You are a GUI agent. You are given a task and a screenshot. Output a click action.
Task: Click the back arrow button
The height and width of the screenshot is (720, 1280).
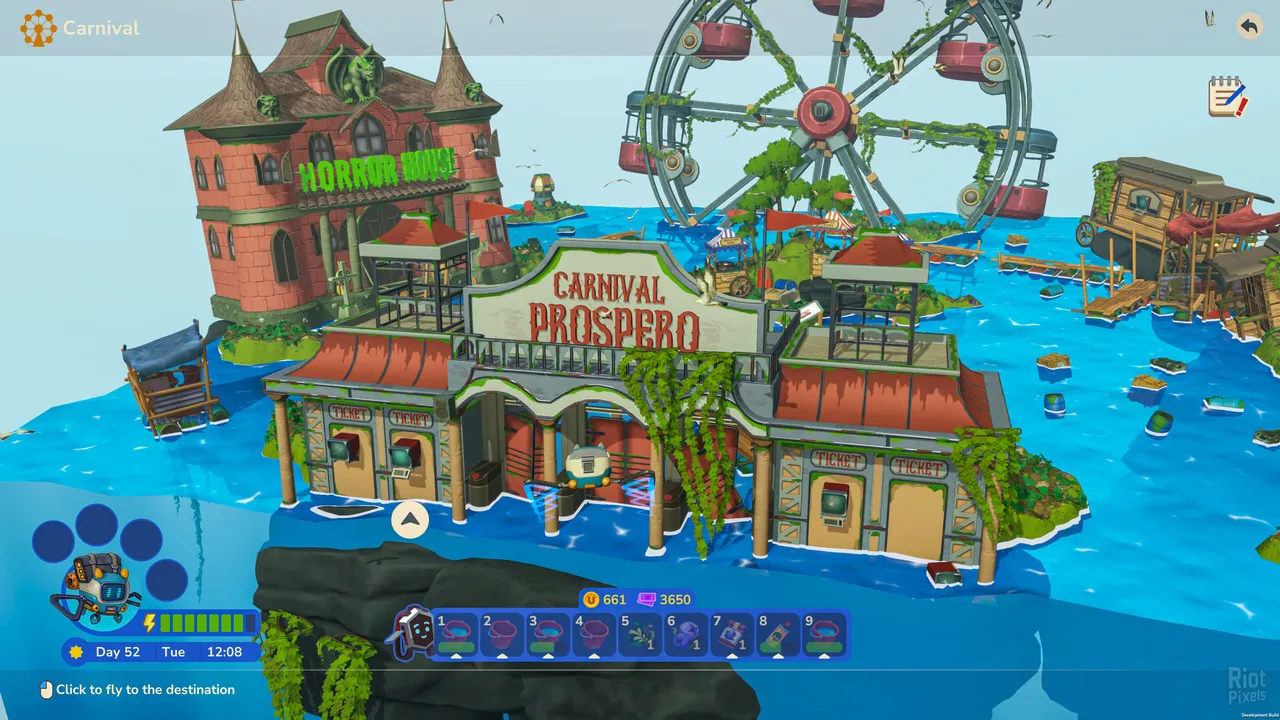[1249, 26]
